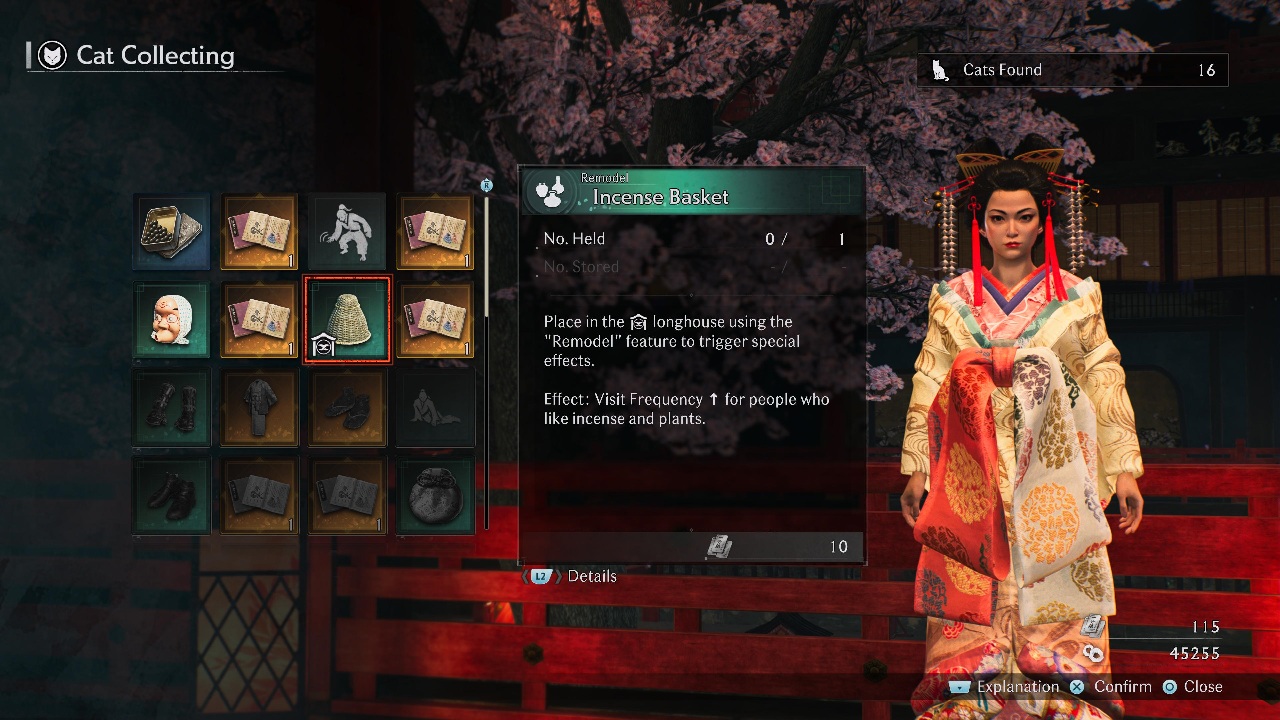Select the tin of pachinko balls item
Viewport: 1280px width, 720px height.
170,232
